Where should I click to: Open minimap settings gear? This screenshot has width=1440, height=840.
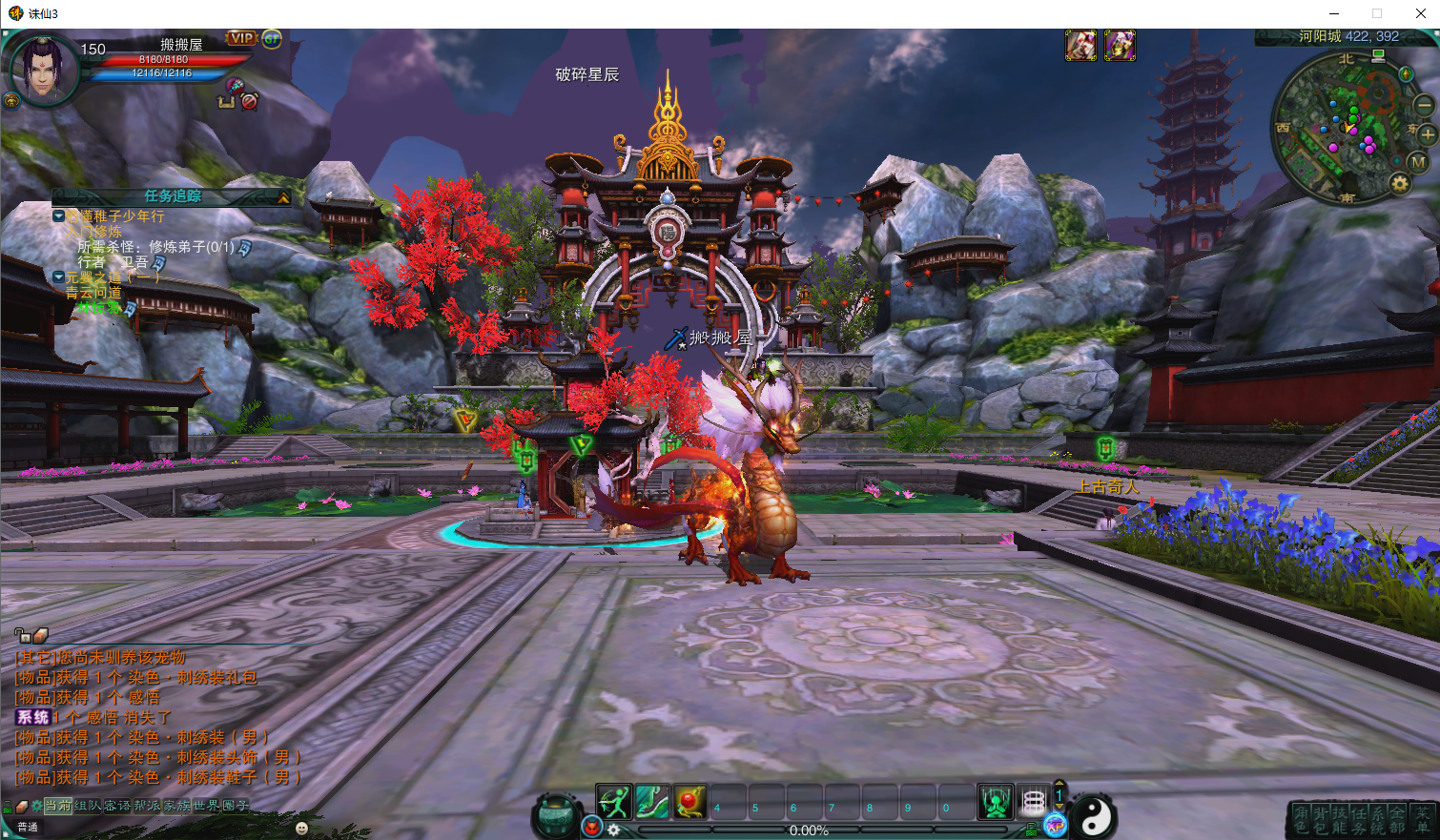click(x=1399, y=184)
